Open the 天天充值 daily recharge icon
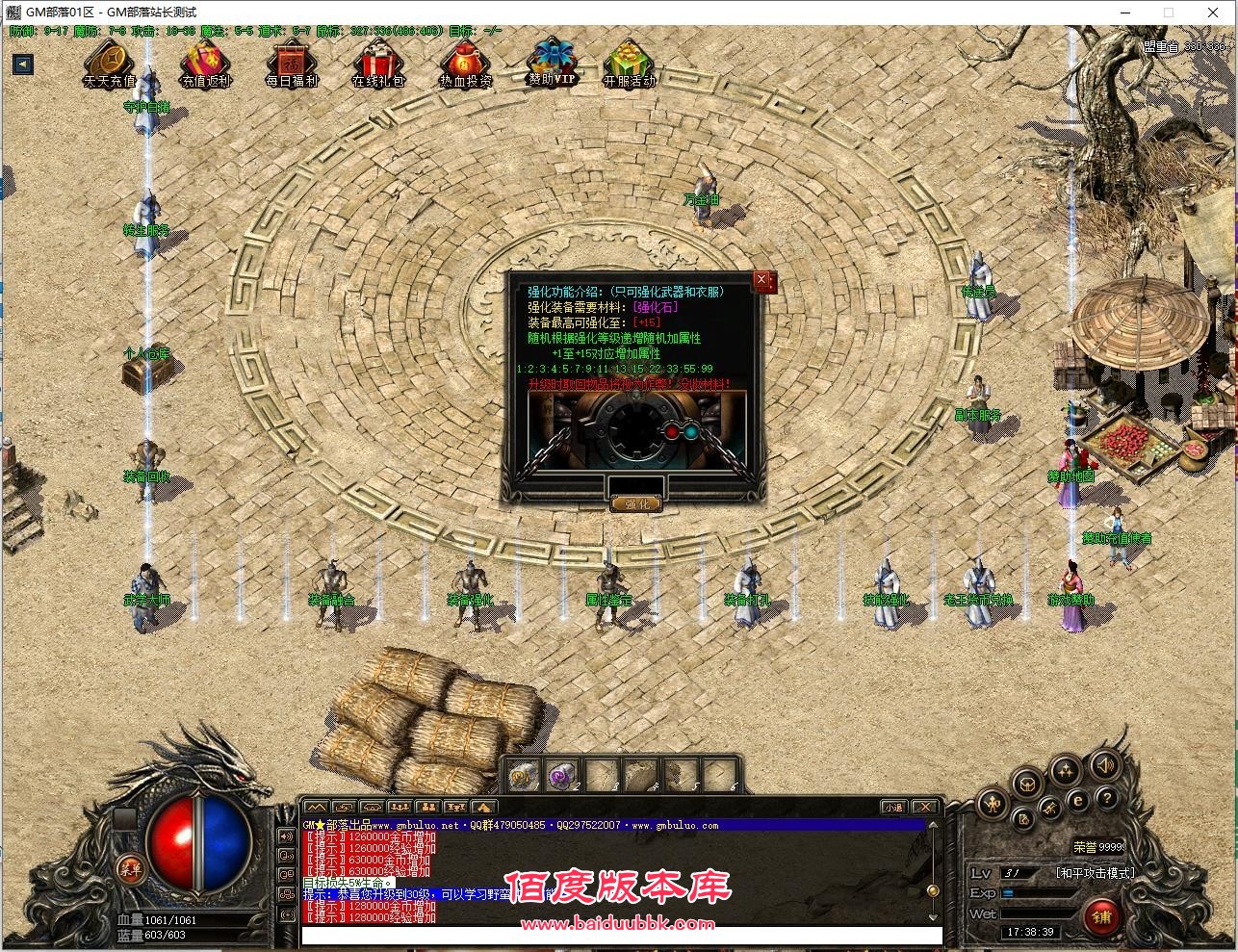 (109, 64)
